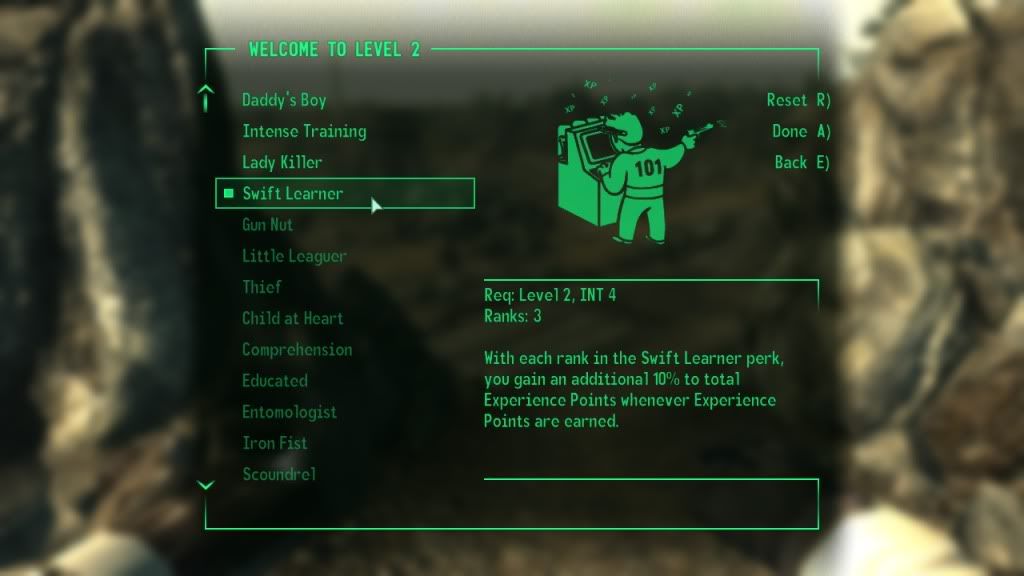Click the Little Leaguer perk
The height and width of the screenshot is (576, 1024).
[294, 256]
